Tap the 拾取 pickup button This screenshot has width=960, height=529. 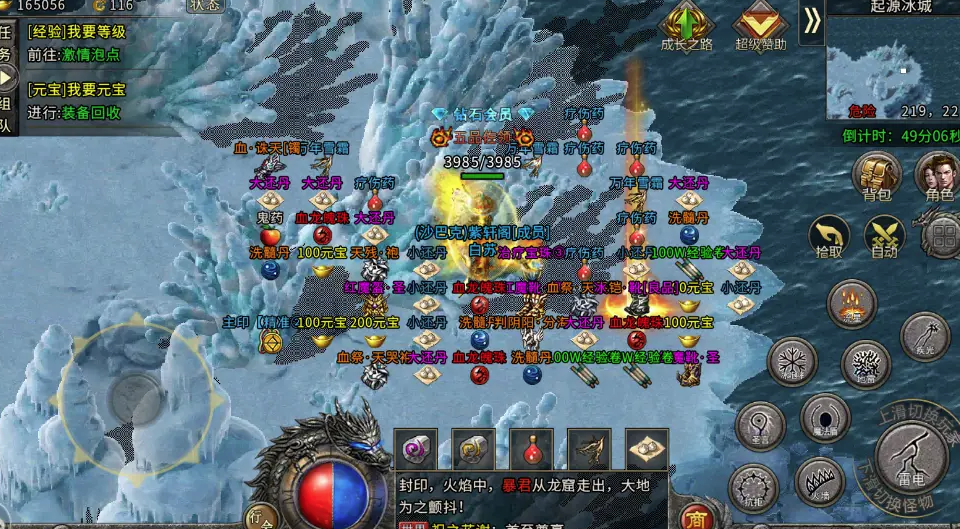[829, 238]
